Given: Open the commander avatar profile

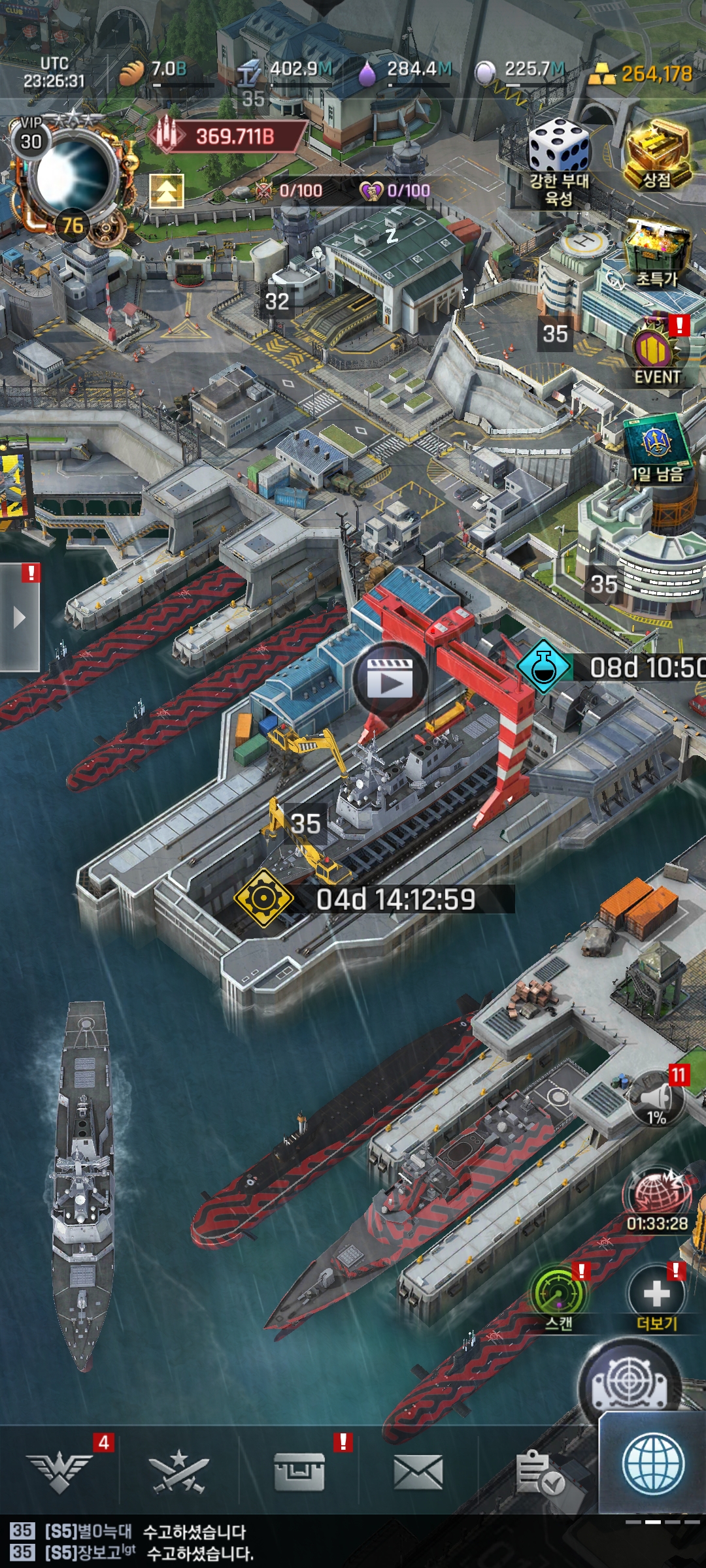Looking at the screenshot, I should pyautogui.click(x=72, y=176).
